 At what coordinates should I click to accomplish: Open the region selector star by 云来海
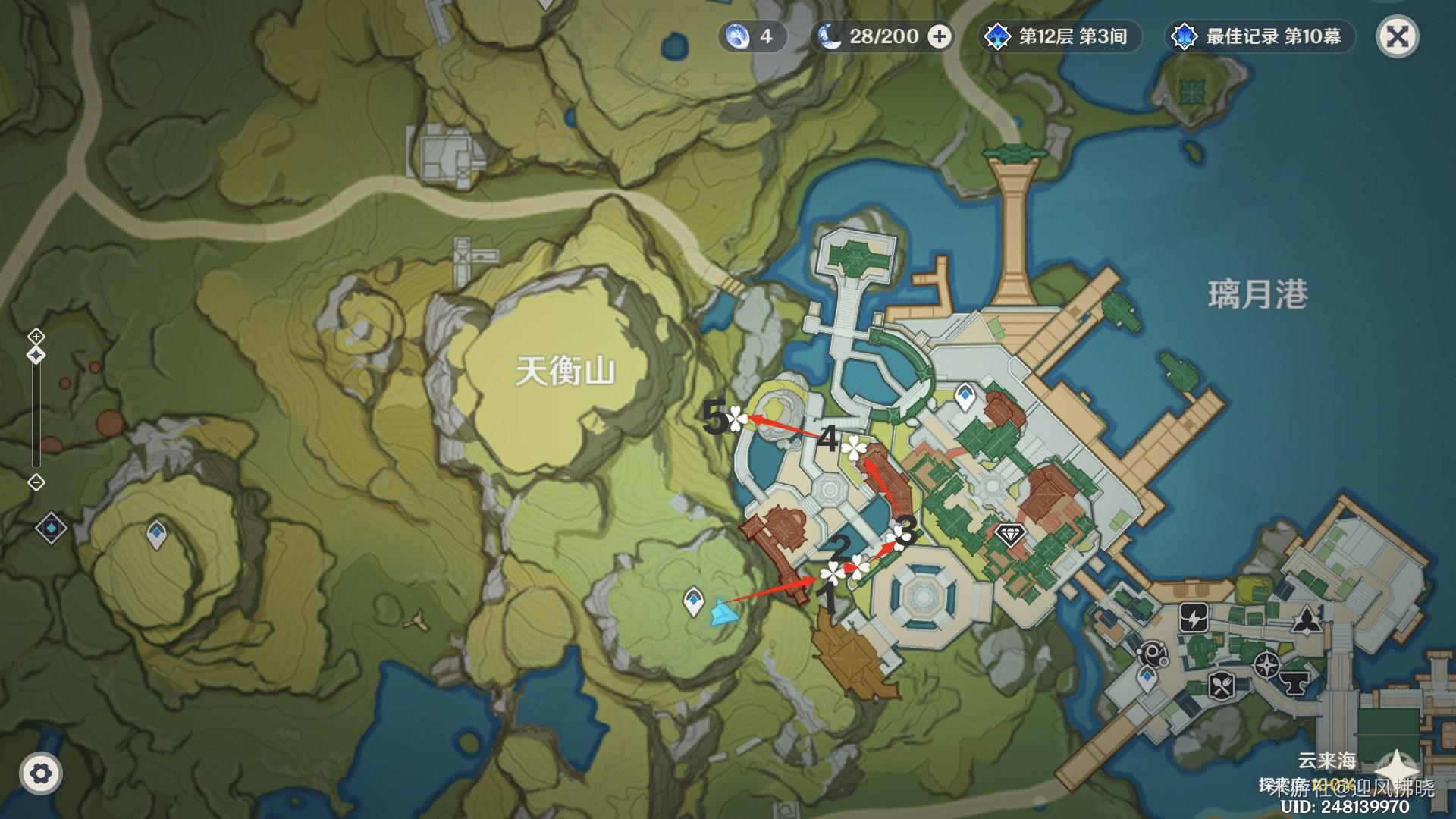(x=1395, y=766)
